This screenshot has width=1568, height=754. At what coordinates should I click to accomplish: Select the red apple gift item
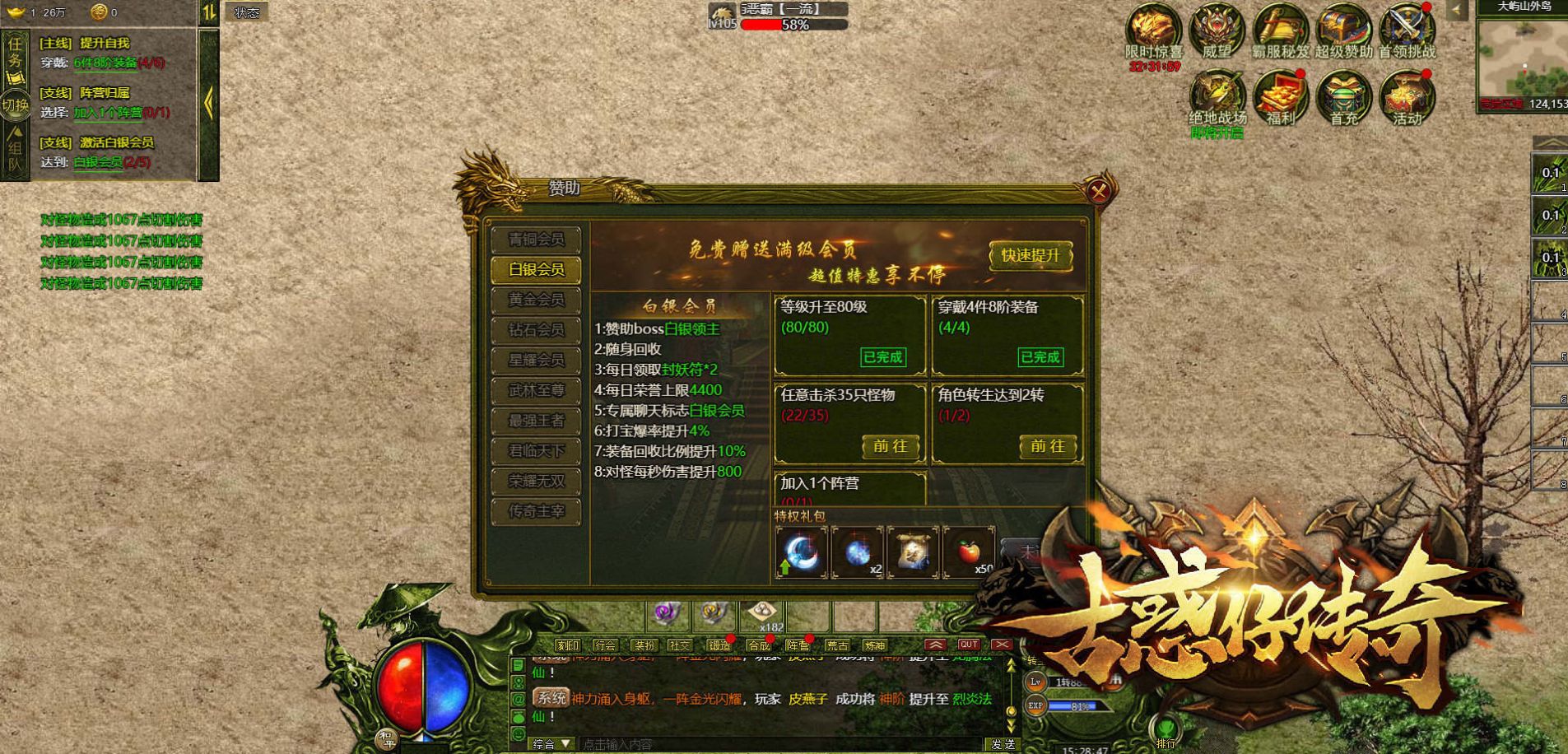(969, 552)
